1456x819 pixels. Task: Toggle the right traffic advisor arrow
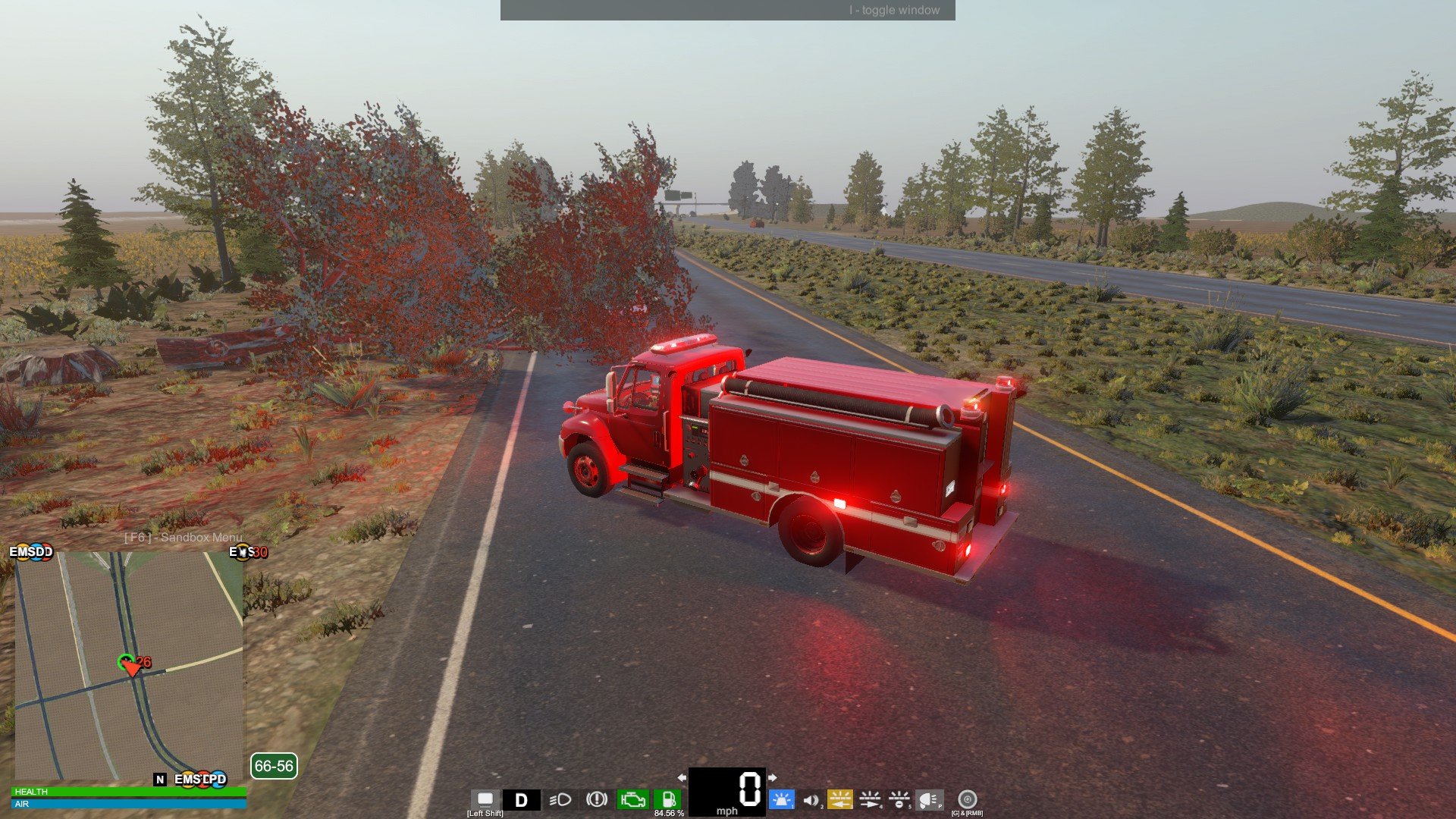[870, 799]
